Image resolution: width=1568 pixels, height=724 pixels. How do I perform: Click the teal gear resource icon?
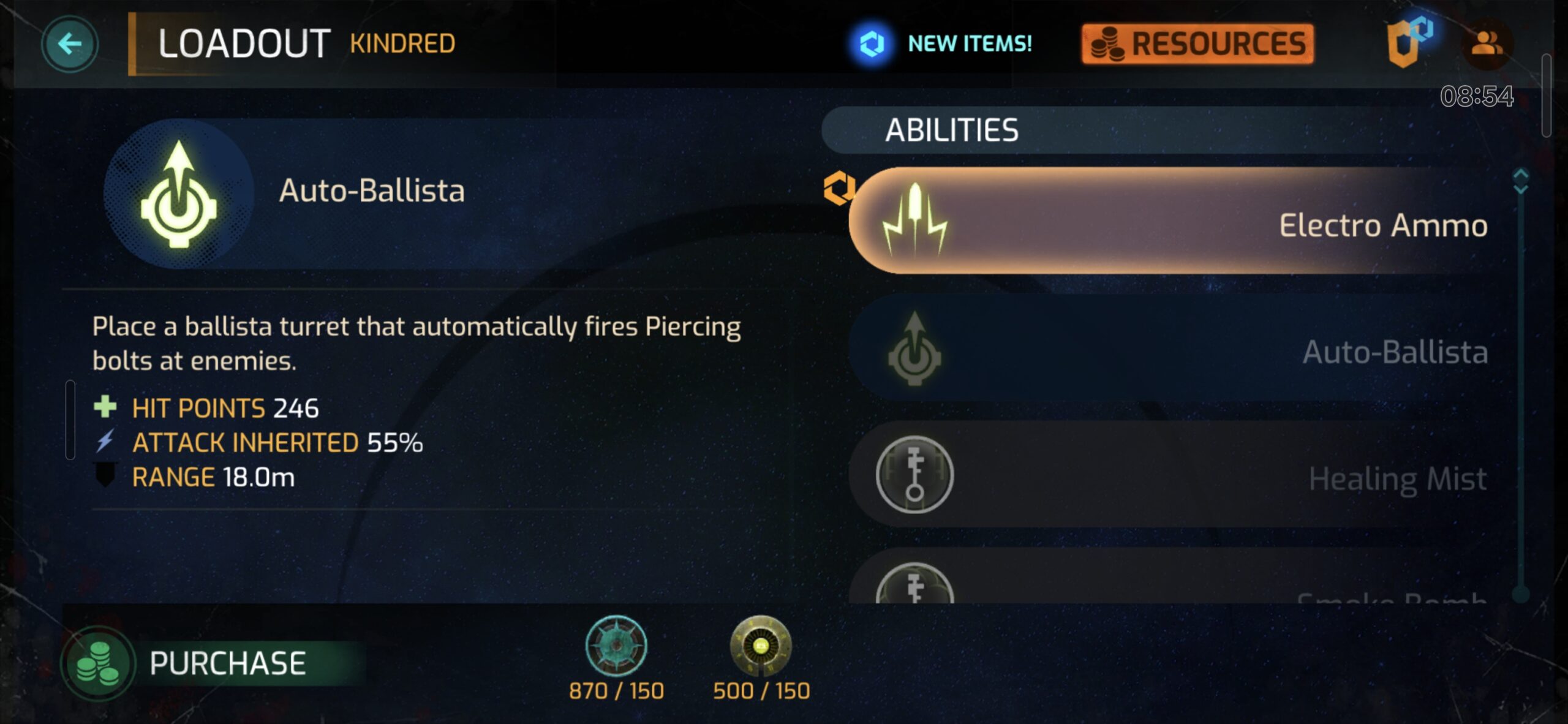[616, 646]
